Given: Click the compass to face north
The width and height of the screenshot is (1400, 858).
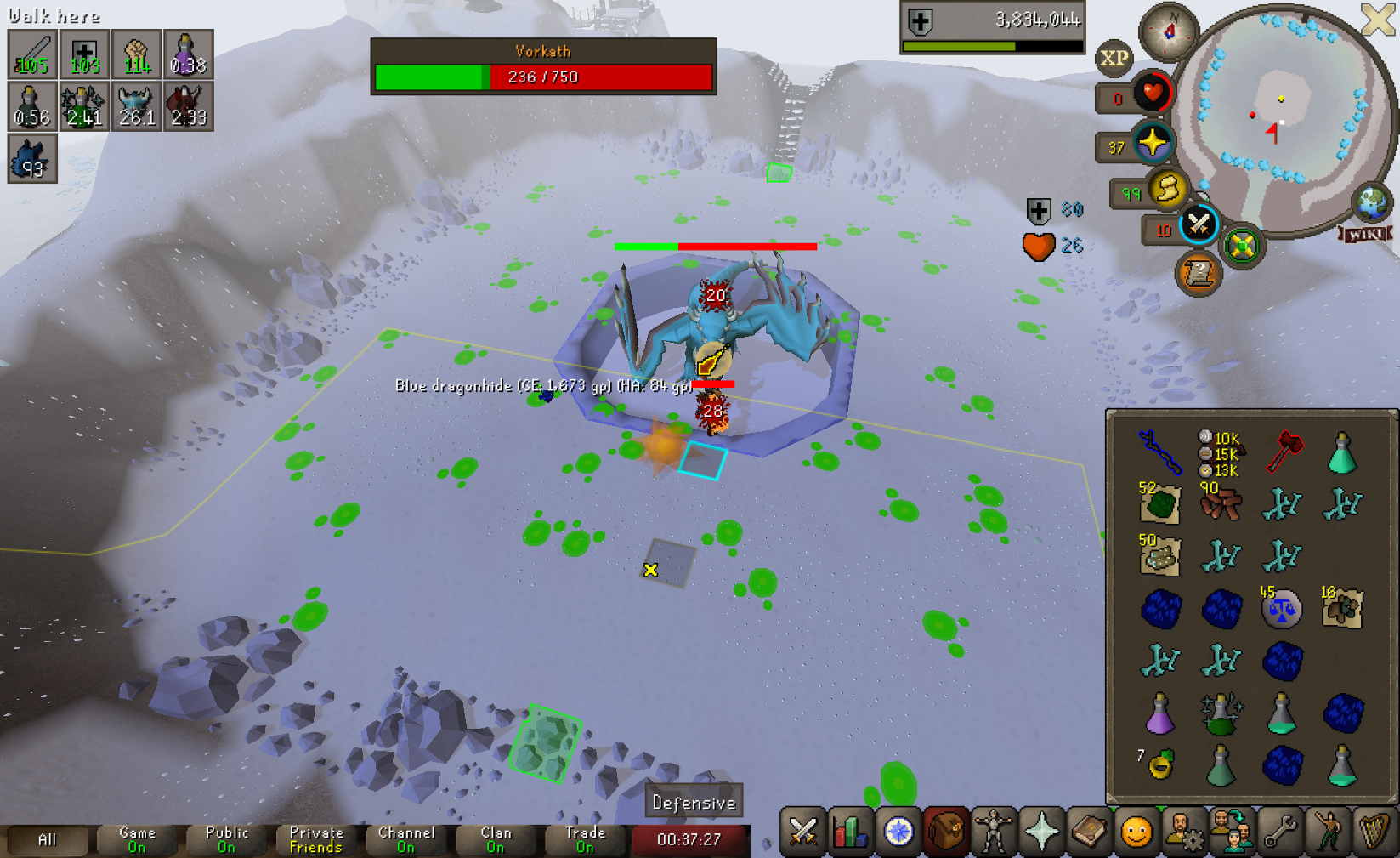Looking at the screenshot, I should pyautogui.click(x=1169, y=31).
